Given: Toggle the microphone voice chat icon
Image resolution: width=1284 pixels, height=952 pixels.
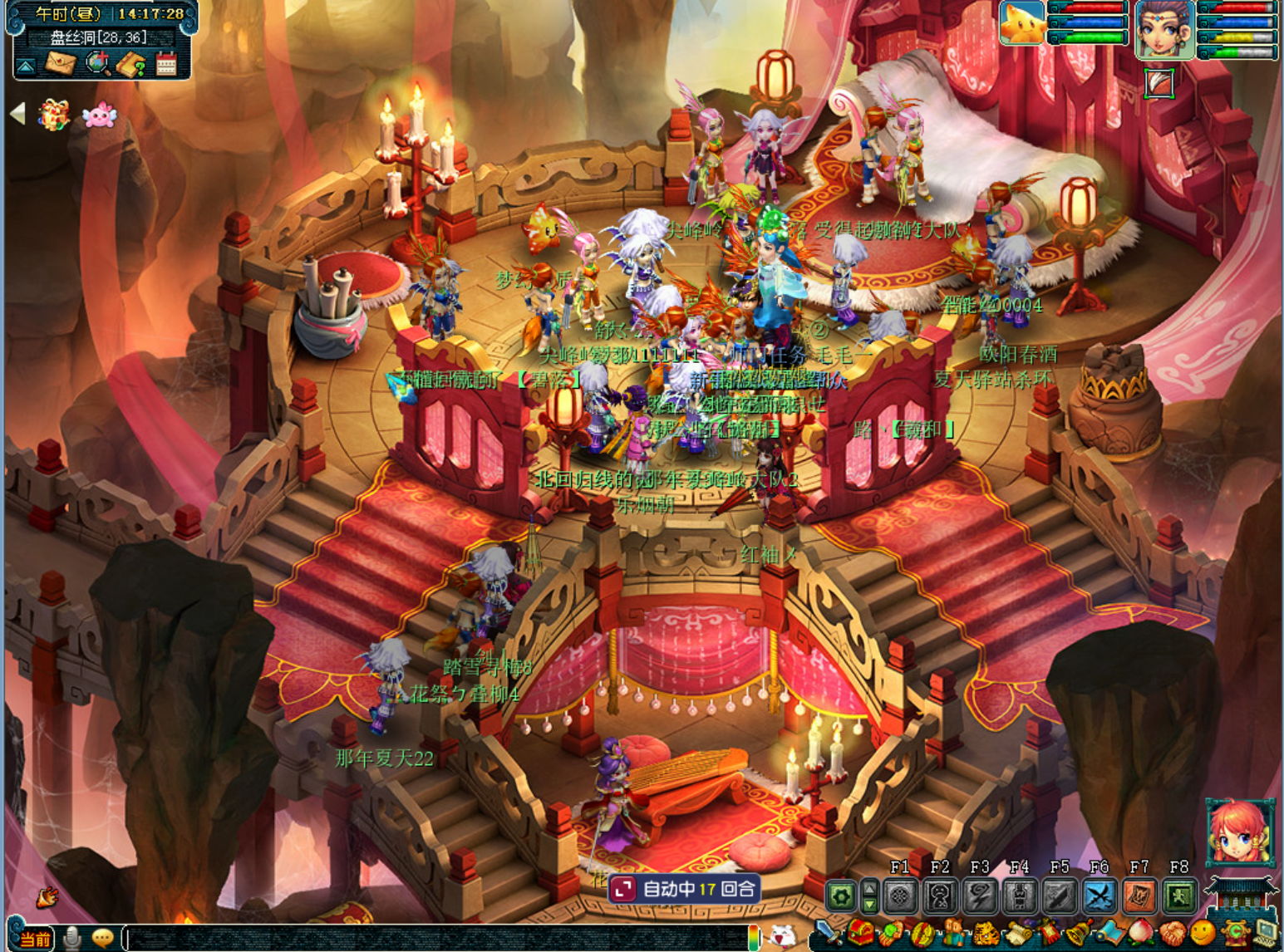Looking at the screenshot, I should point(72,938).
